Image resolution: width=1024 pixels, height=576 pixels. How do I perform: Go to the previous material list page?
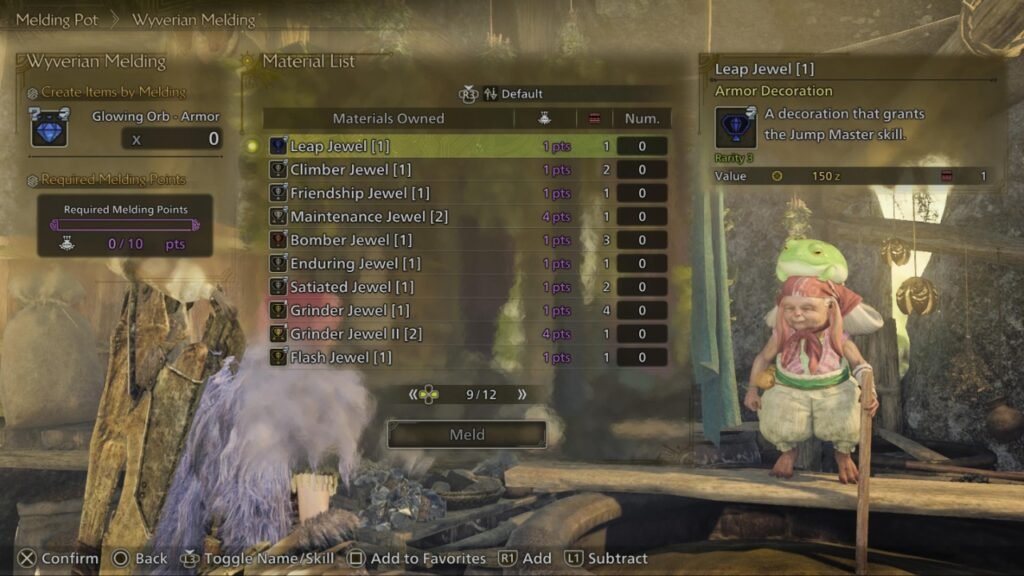pos(413,395)
